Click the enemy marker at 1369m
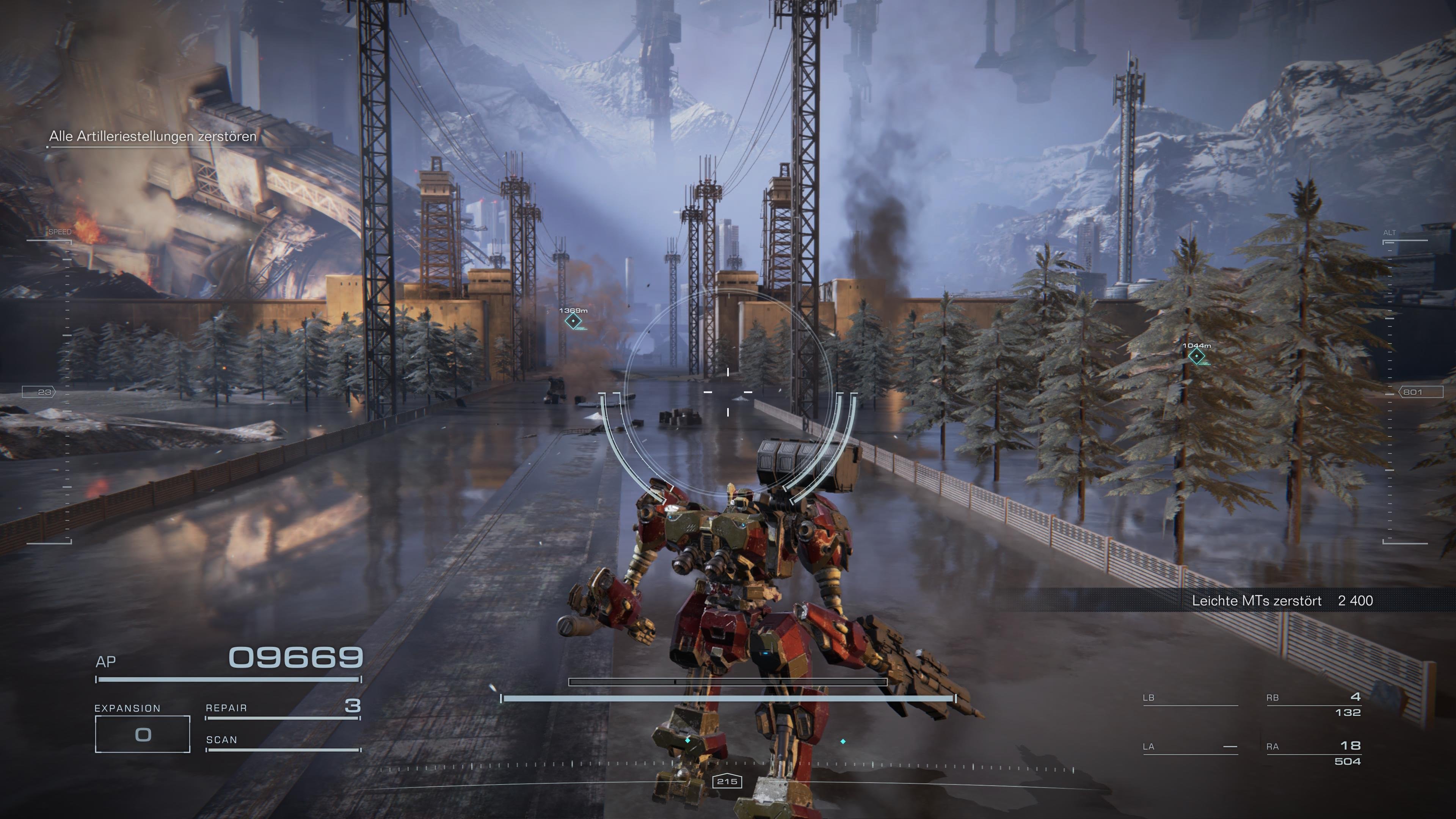Viewport: 1456px width, 819px height. point(574,322)
